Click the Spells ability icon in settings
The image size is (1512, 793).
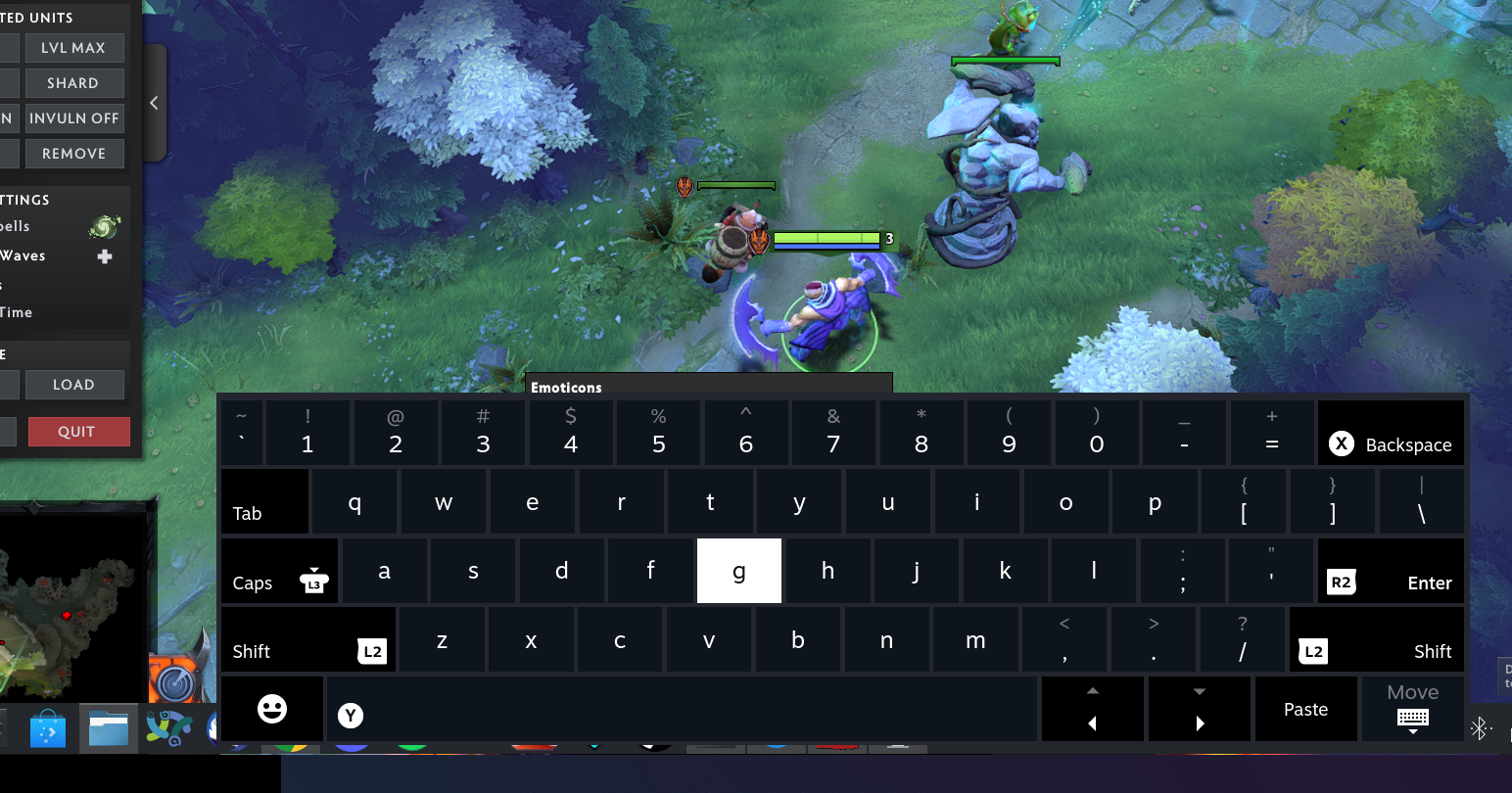(105, 225)
